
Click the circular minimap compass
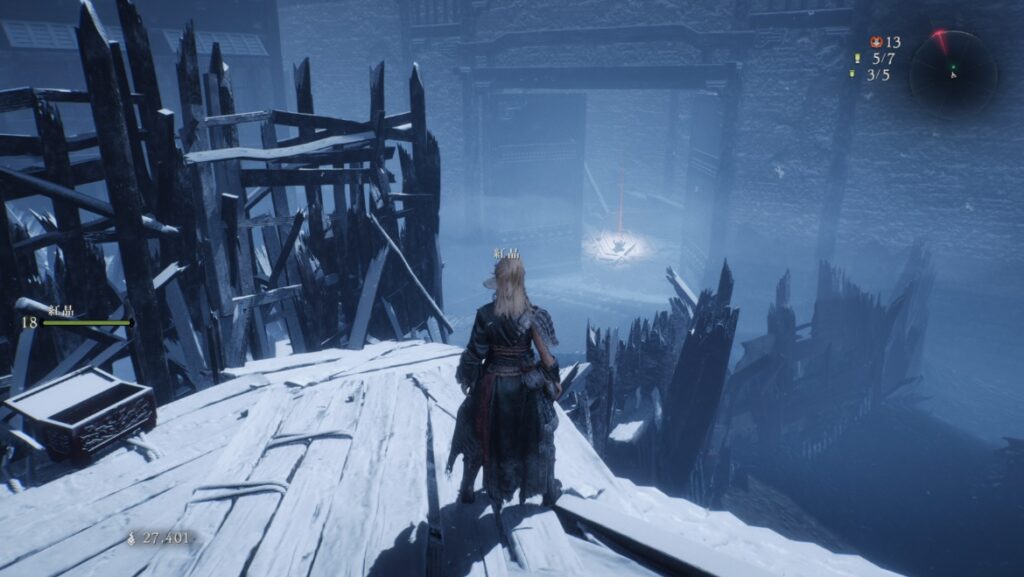(x=953, y=71)
